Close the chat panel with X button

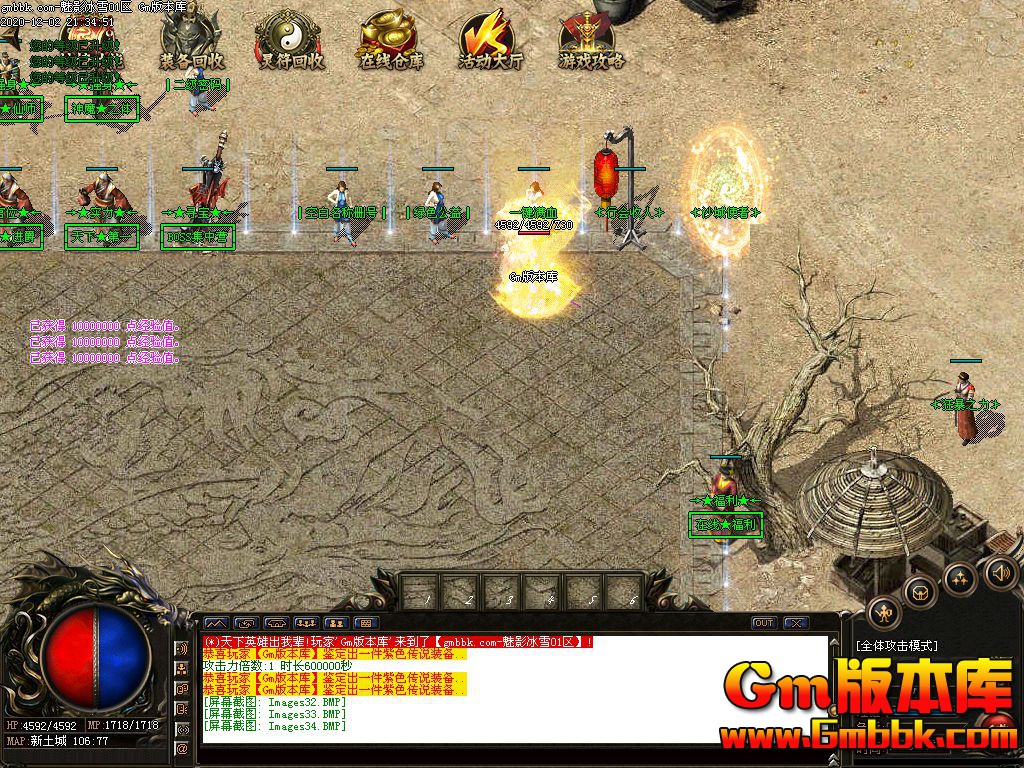796,623
